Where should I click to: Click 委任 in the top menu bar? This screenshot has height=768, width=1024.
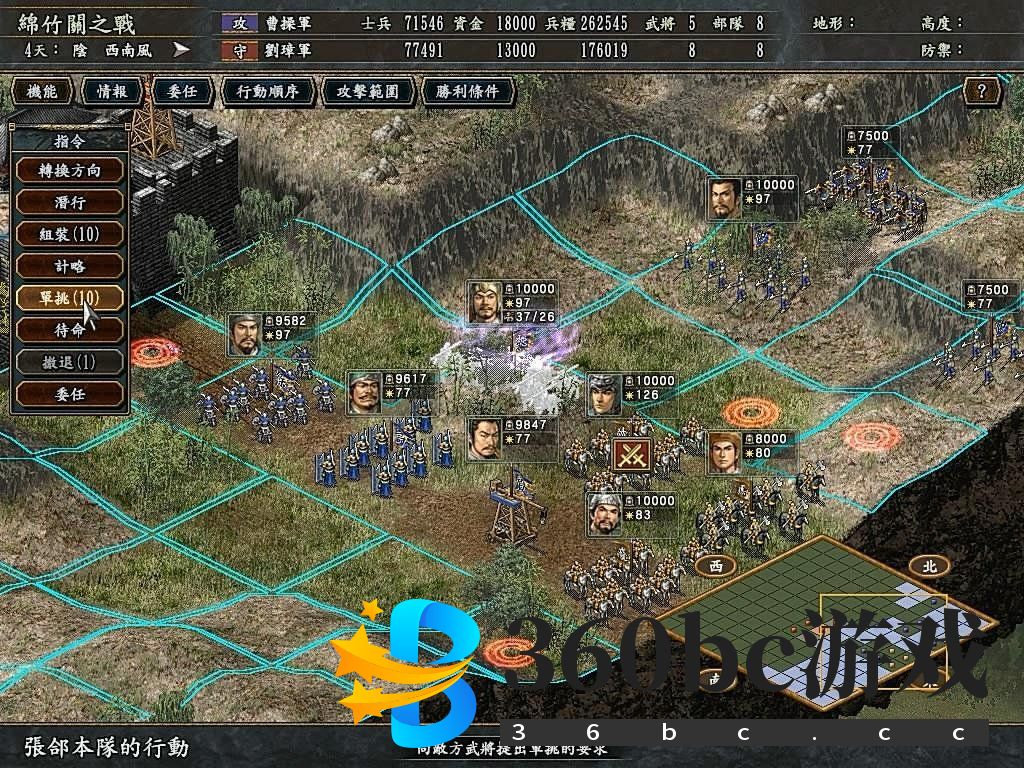pos(181,92)
